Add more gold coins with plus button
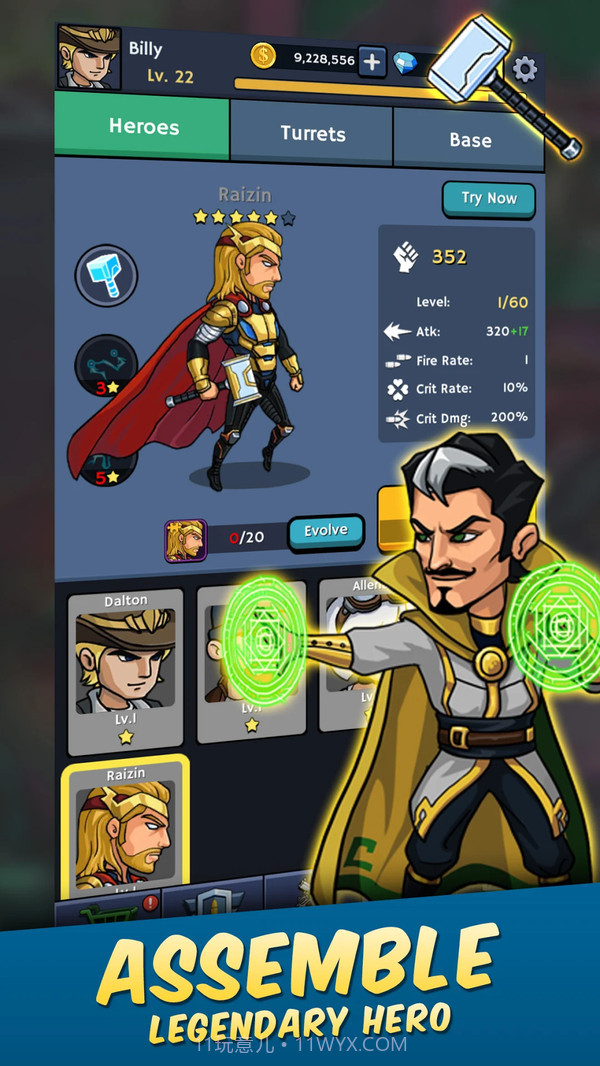 (371, 62)
